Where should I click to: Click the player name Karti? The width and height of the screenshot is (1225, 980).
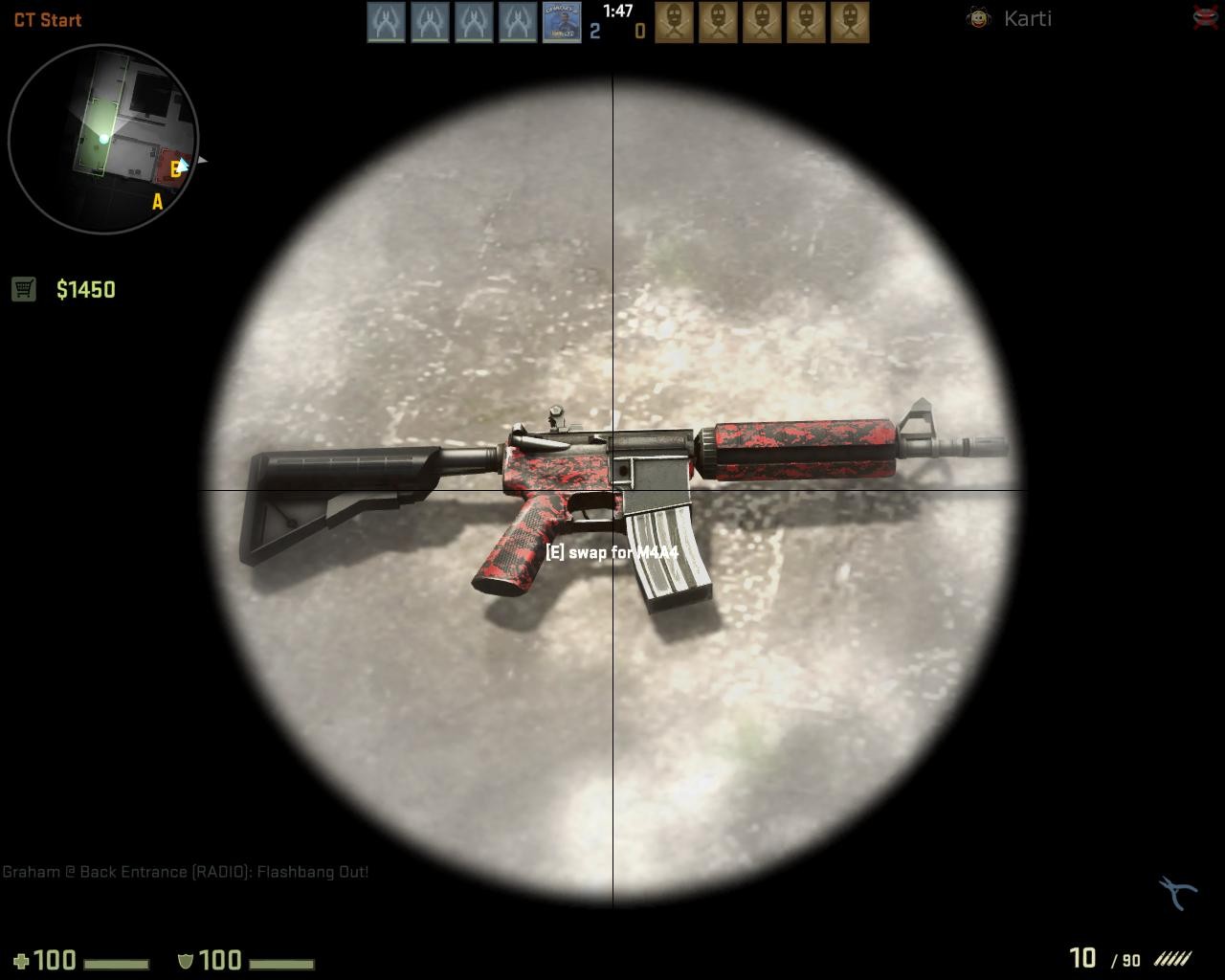point(1027,17)
